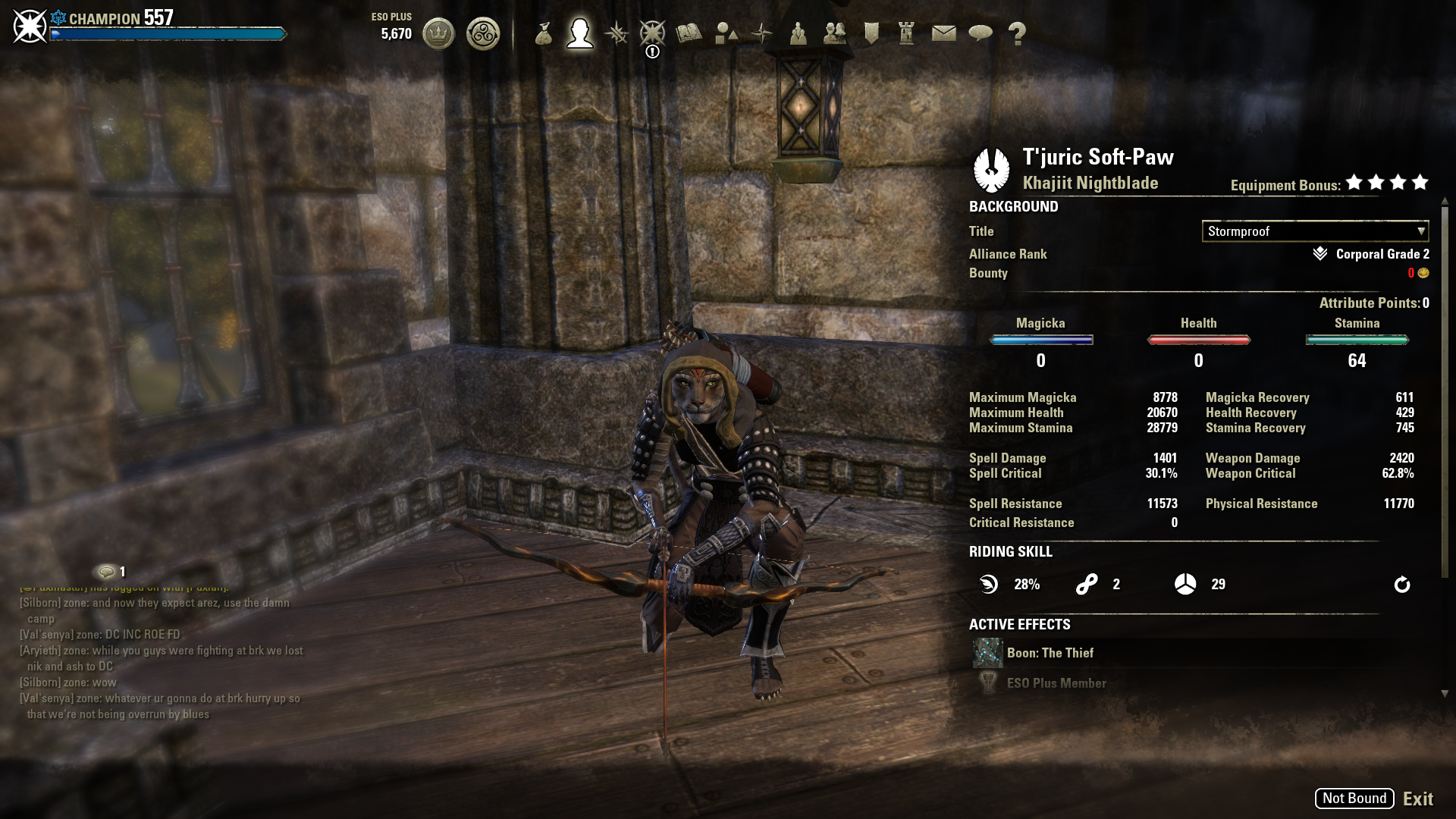Expand the Stormproof title dropdown
The height and width of the screenshot is (819, 1456).
coord(1315,231)
